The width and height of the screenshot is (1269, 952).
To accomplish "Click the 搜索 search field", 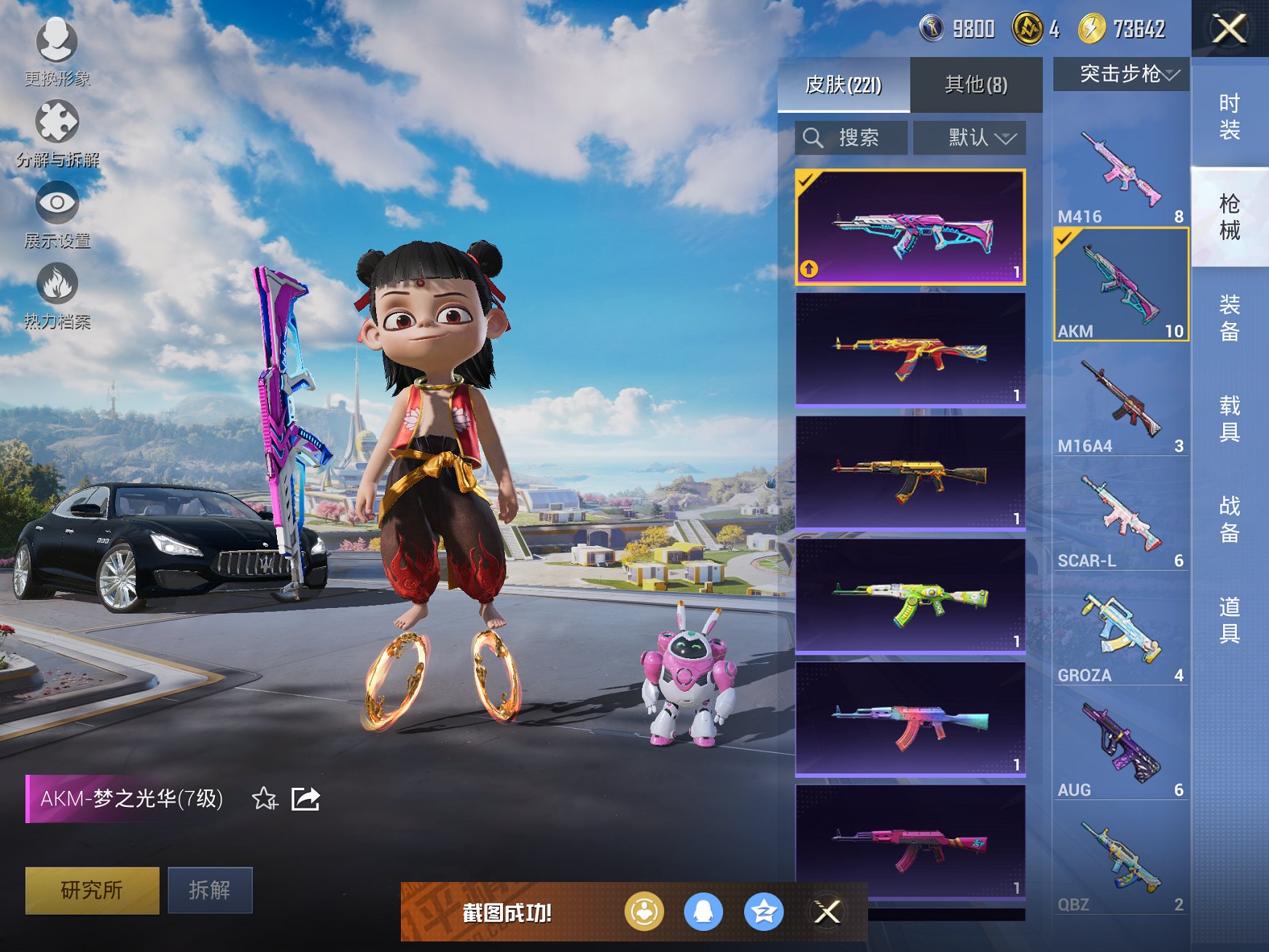I will tap(851, 138).
